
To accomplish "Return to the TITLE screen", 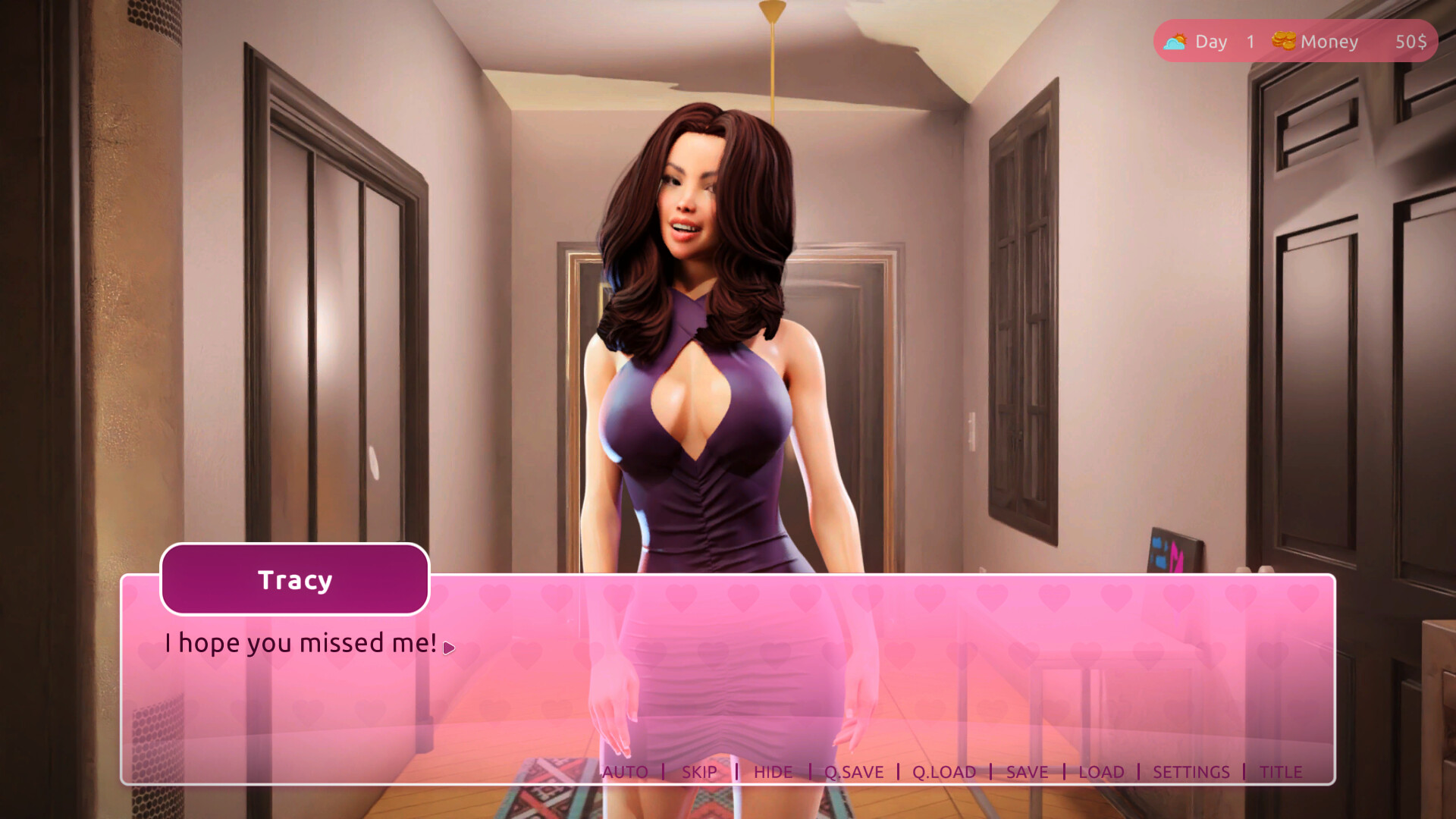I will pos(1281,772).
